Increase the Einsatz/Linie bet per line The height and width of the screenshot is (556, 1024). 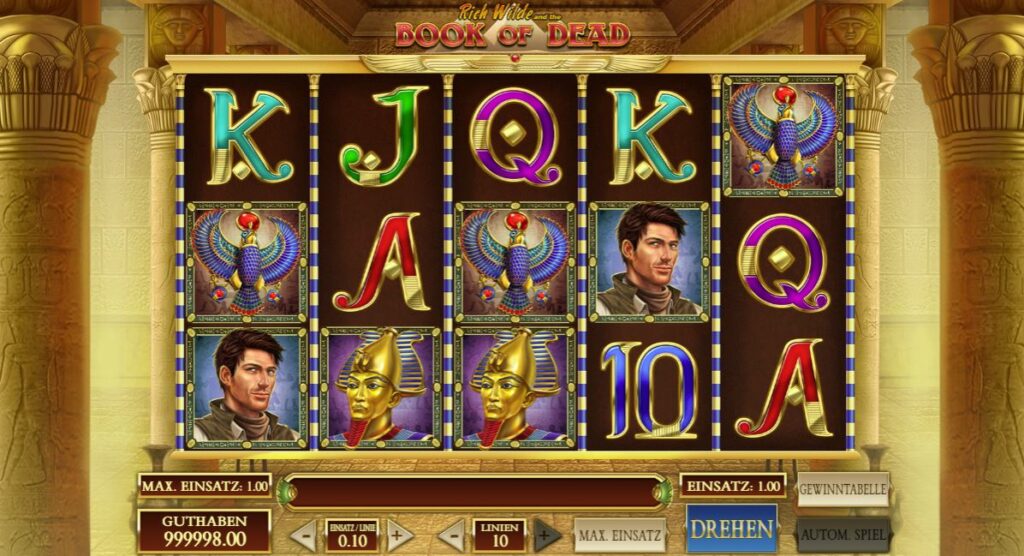click(x=399, y=535)
